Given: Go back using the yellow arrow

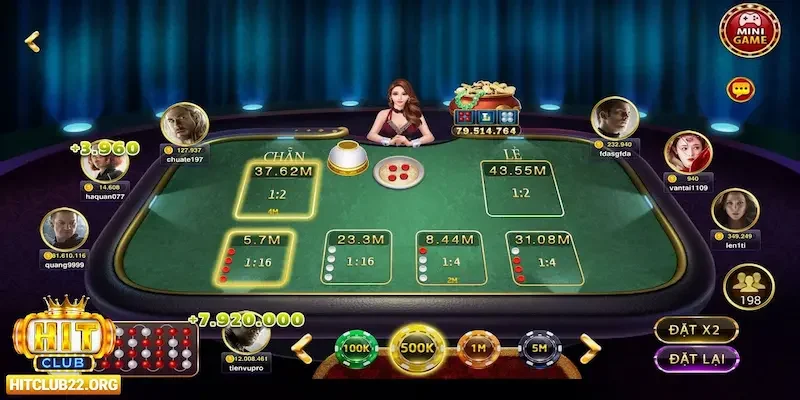Looking at the screenshot, I should [32, 40].
